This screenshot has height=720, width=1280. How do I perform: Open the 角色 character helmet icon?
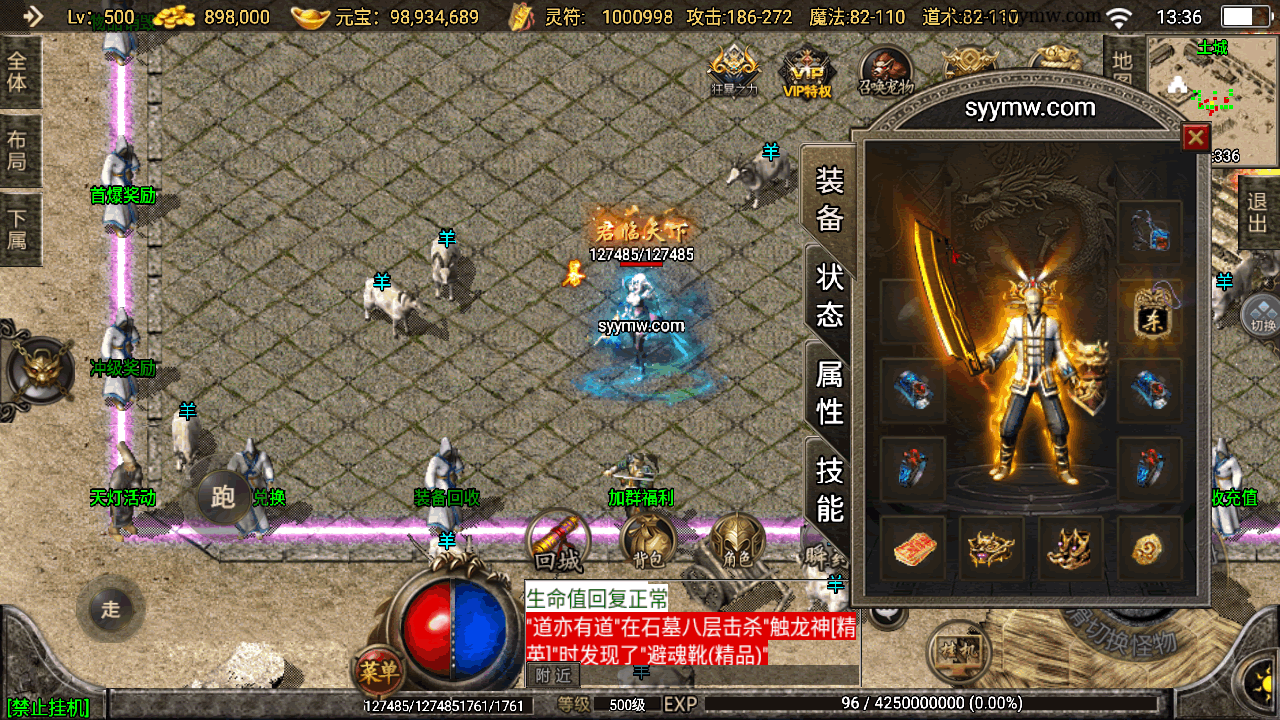(x=737, y=545)
